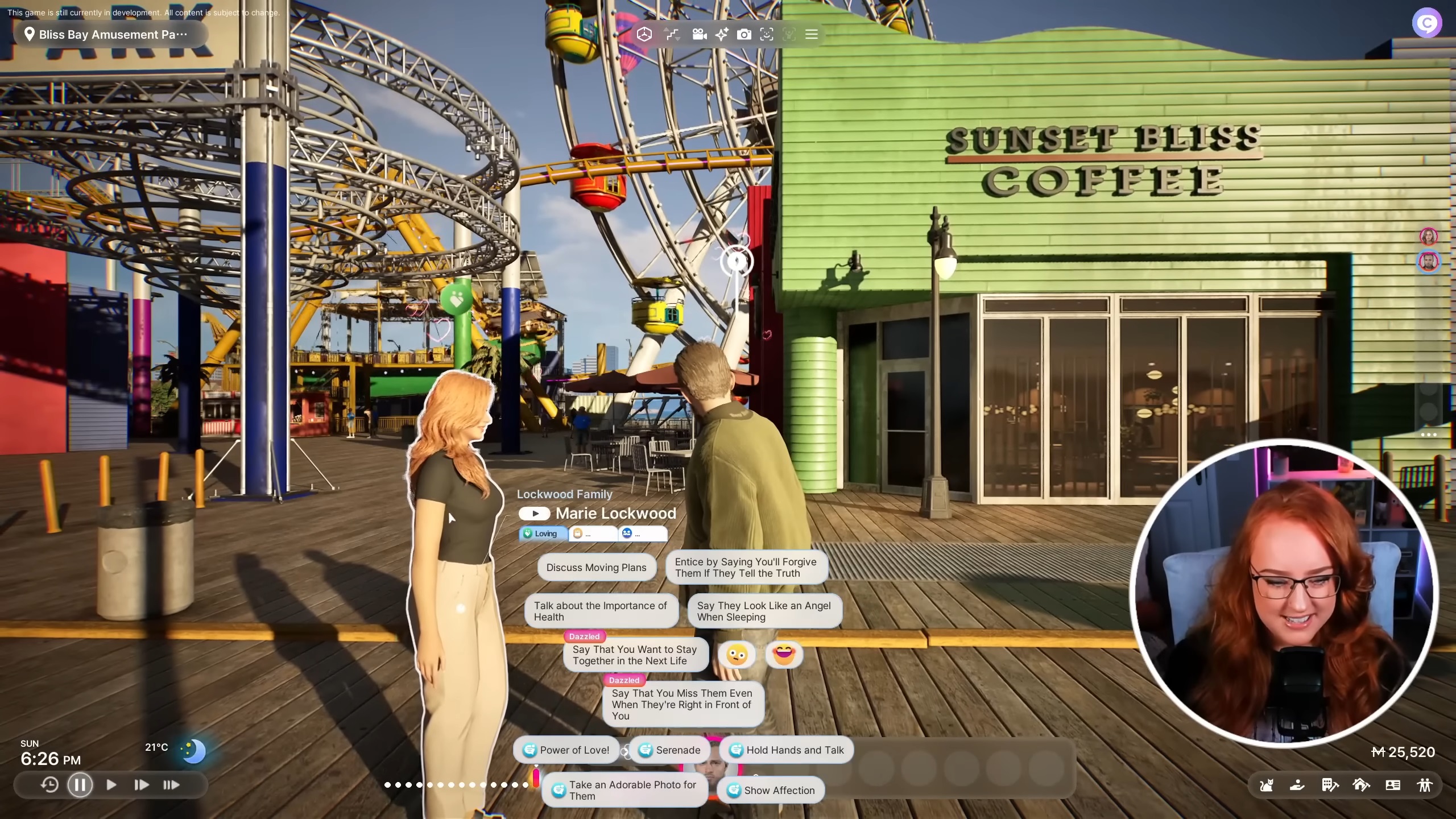1456x819 pixels.
Task: Toggle facial expression capture mode
Action: (x=767, y=34)
